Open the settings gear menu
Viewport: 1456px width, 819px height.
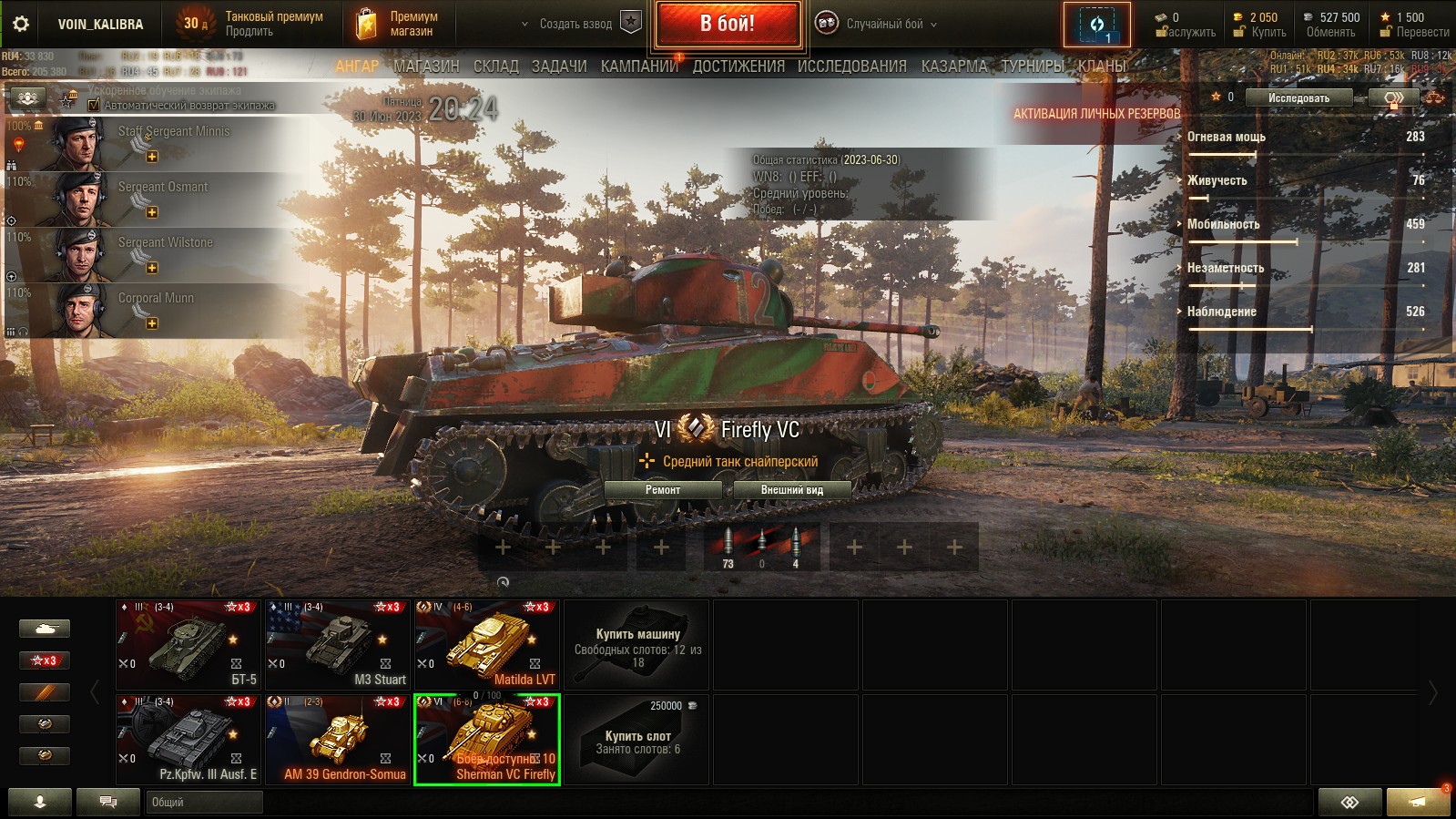20,24
